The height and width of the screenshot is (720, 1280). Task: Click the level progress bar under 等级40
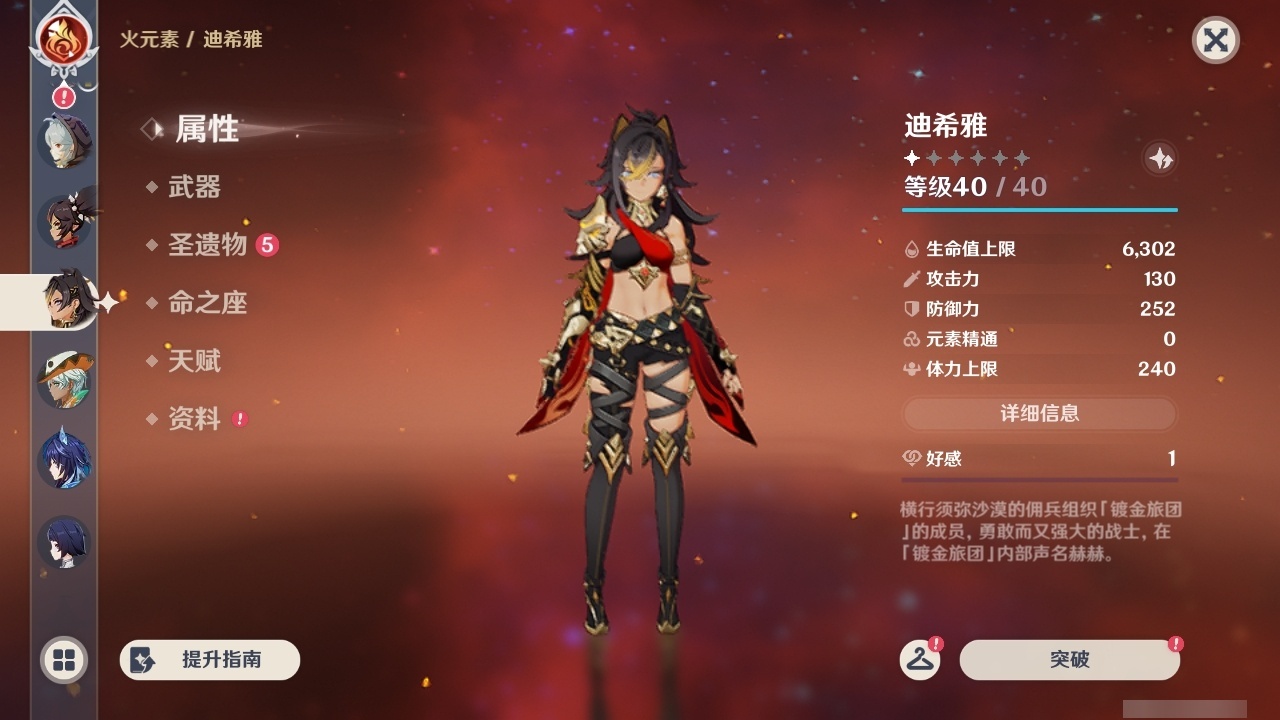pos(1039,210)
